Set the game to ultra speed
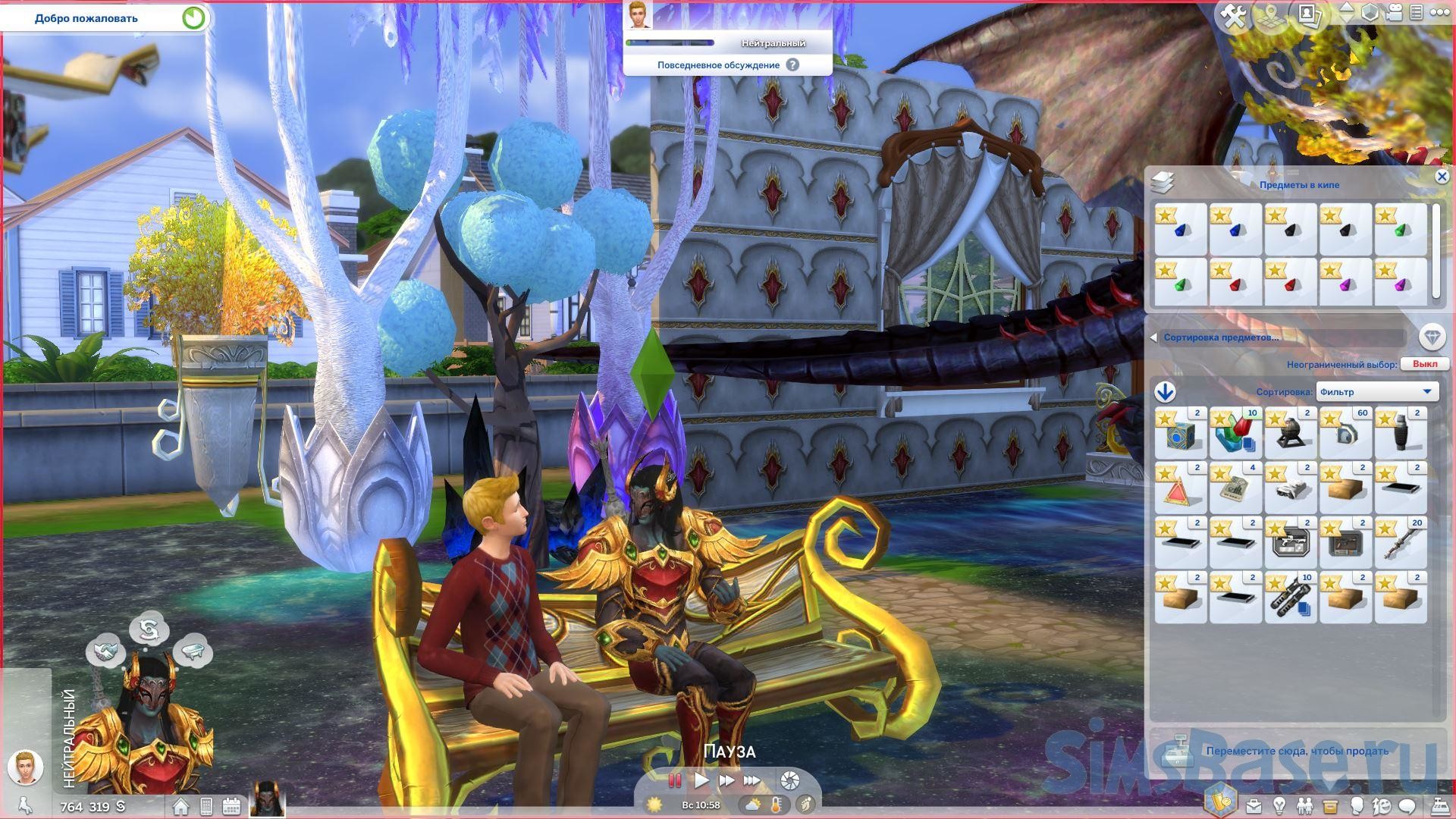 [752, 780]
